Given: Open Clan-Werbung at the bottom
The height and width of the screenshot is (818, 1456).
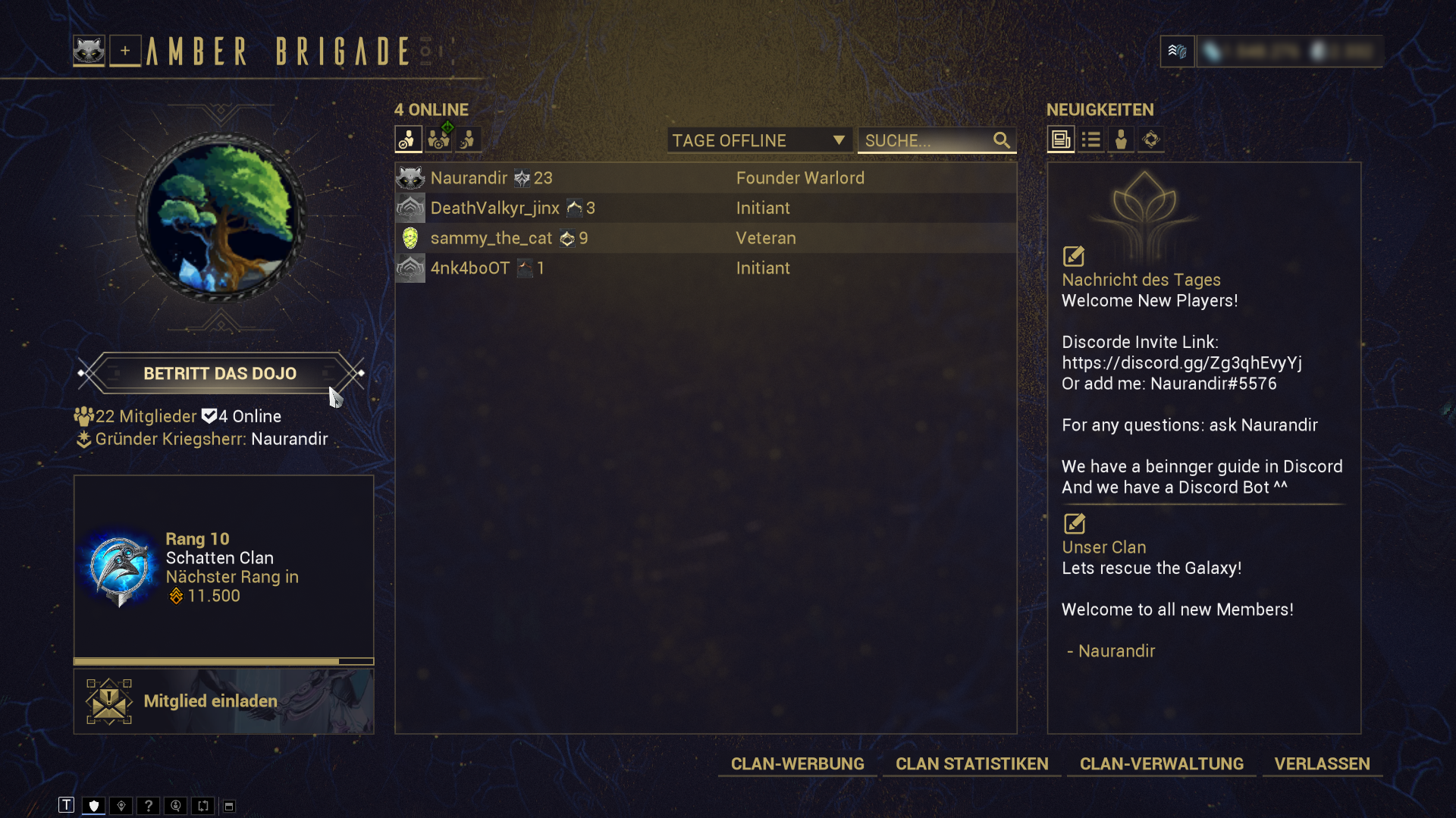Looking at the screenshot, I should click(797, 764).
